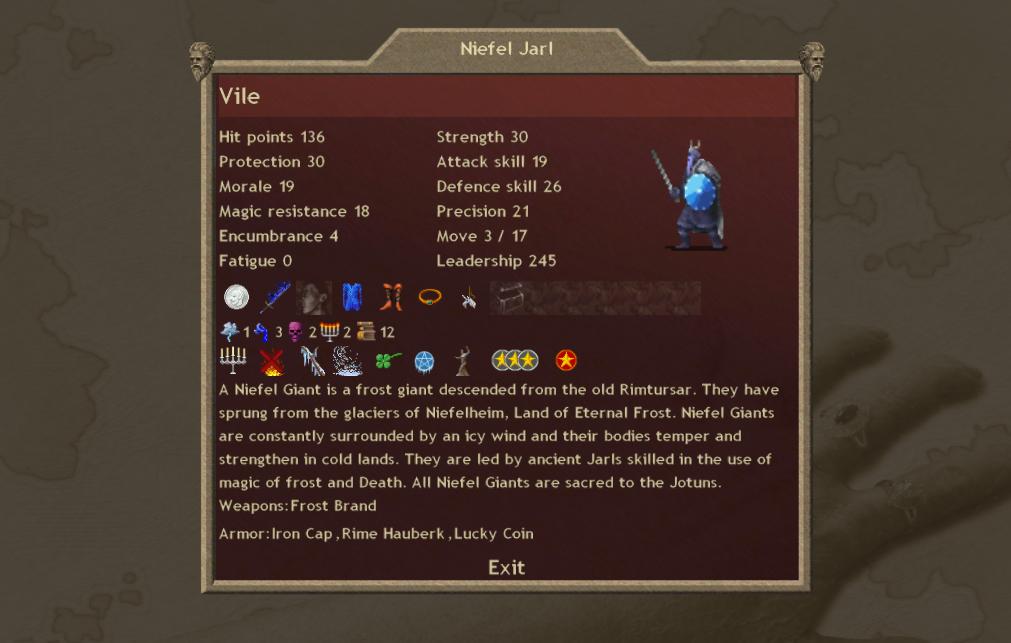Screen dimensions: 1011x643
Task: Select the green four-leaf clover icon
Action: tap(387, 361)
